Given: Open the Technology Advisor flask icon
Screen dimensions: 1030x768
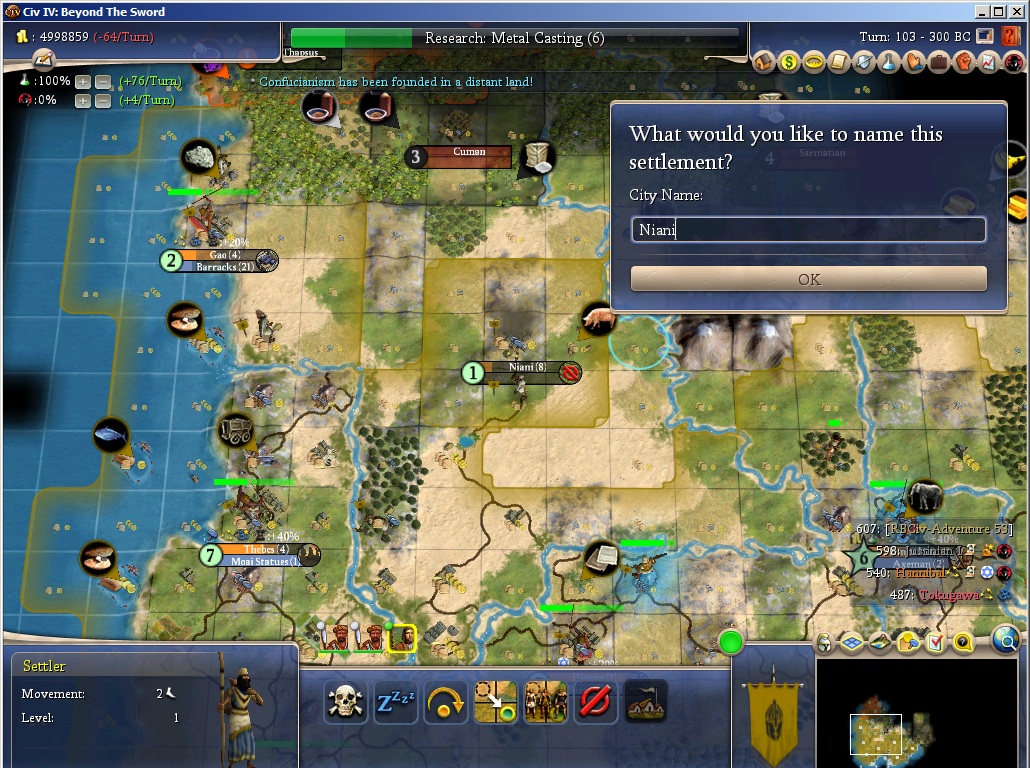Looking at the screenshot, I should [887, 62].
